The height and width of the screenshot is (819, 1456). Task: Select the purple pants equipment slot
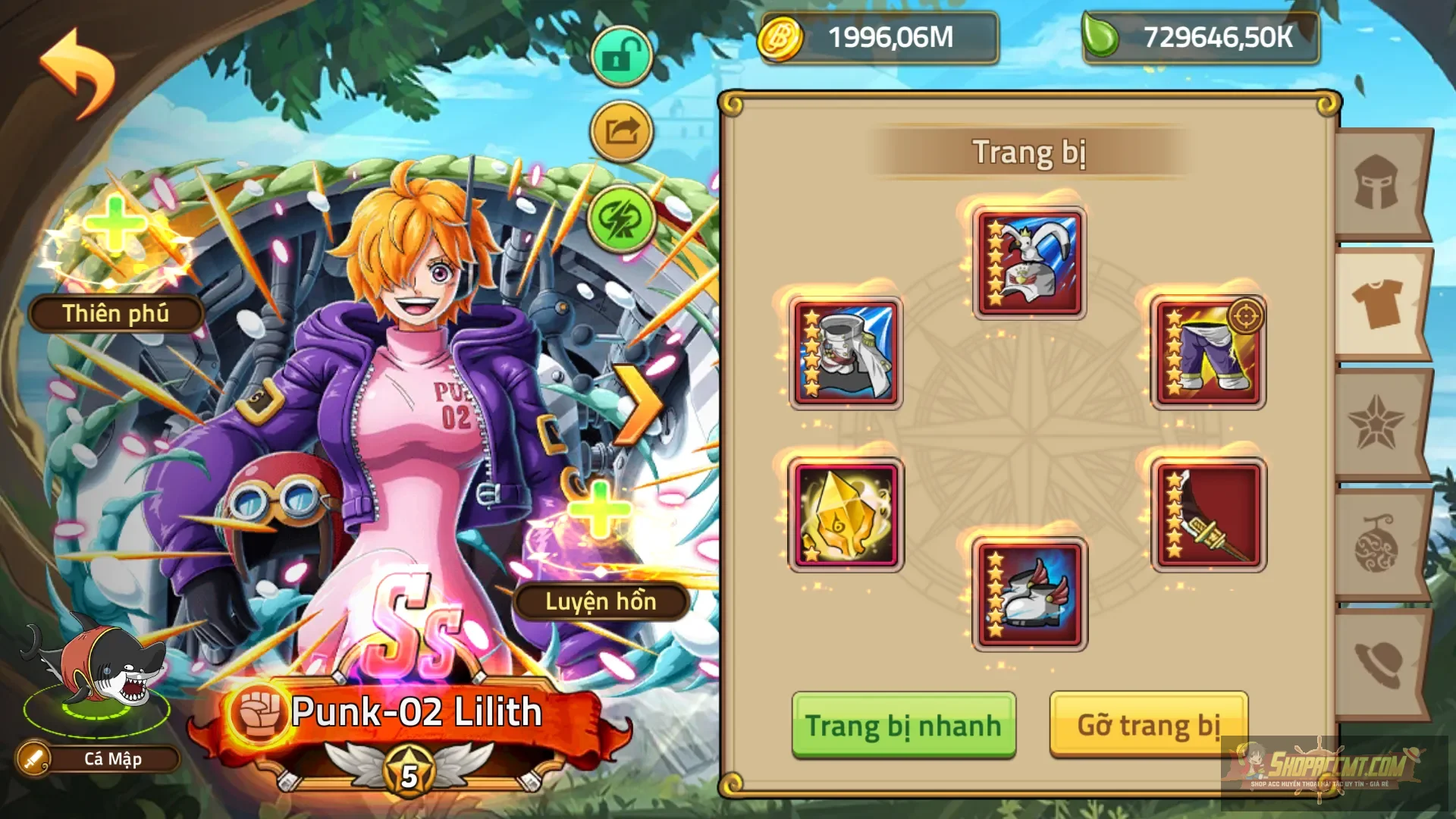click(1207, 350)
